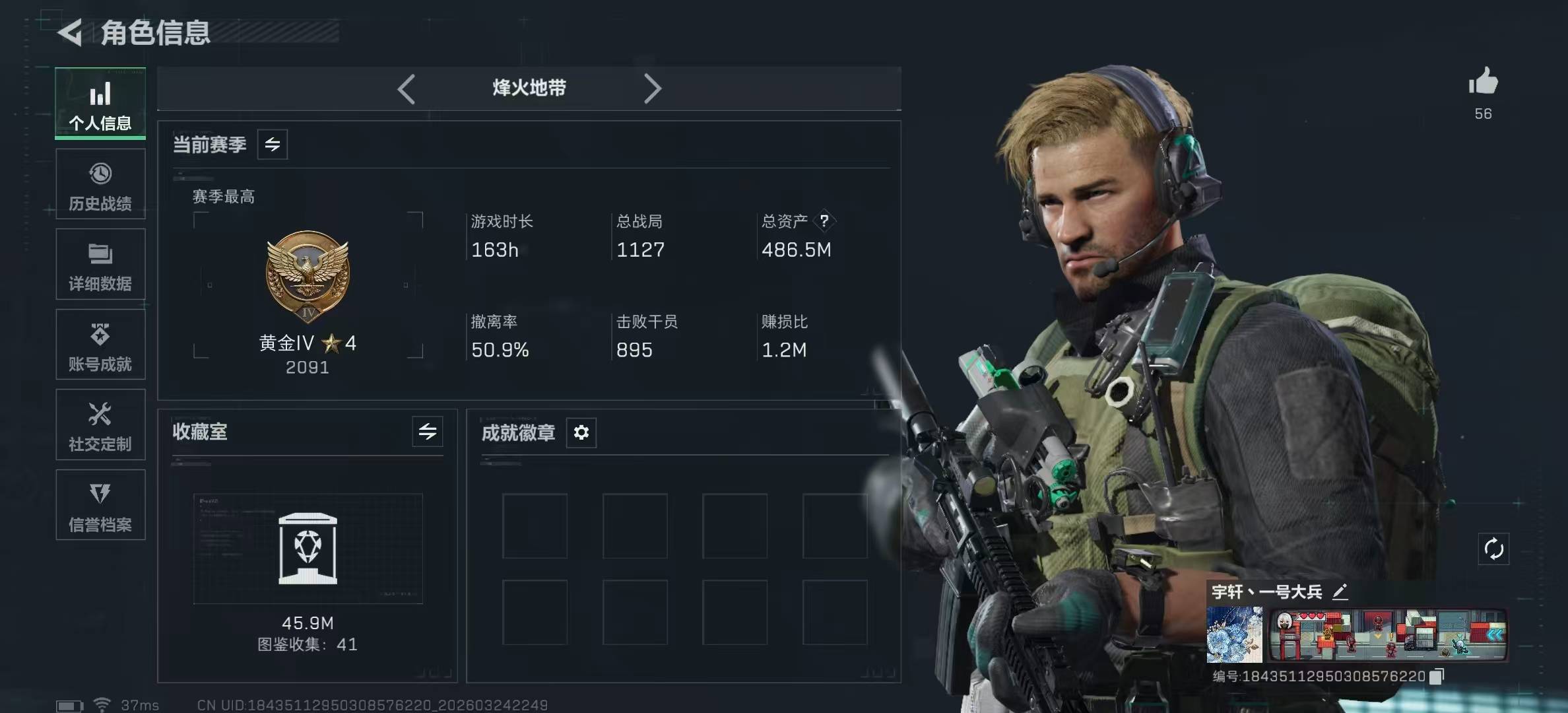Click the 收藏室 swap button

pyautogui.click(x=428, y=432)
